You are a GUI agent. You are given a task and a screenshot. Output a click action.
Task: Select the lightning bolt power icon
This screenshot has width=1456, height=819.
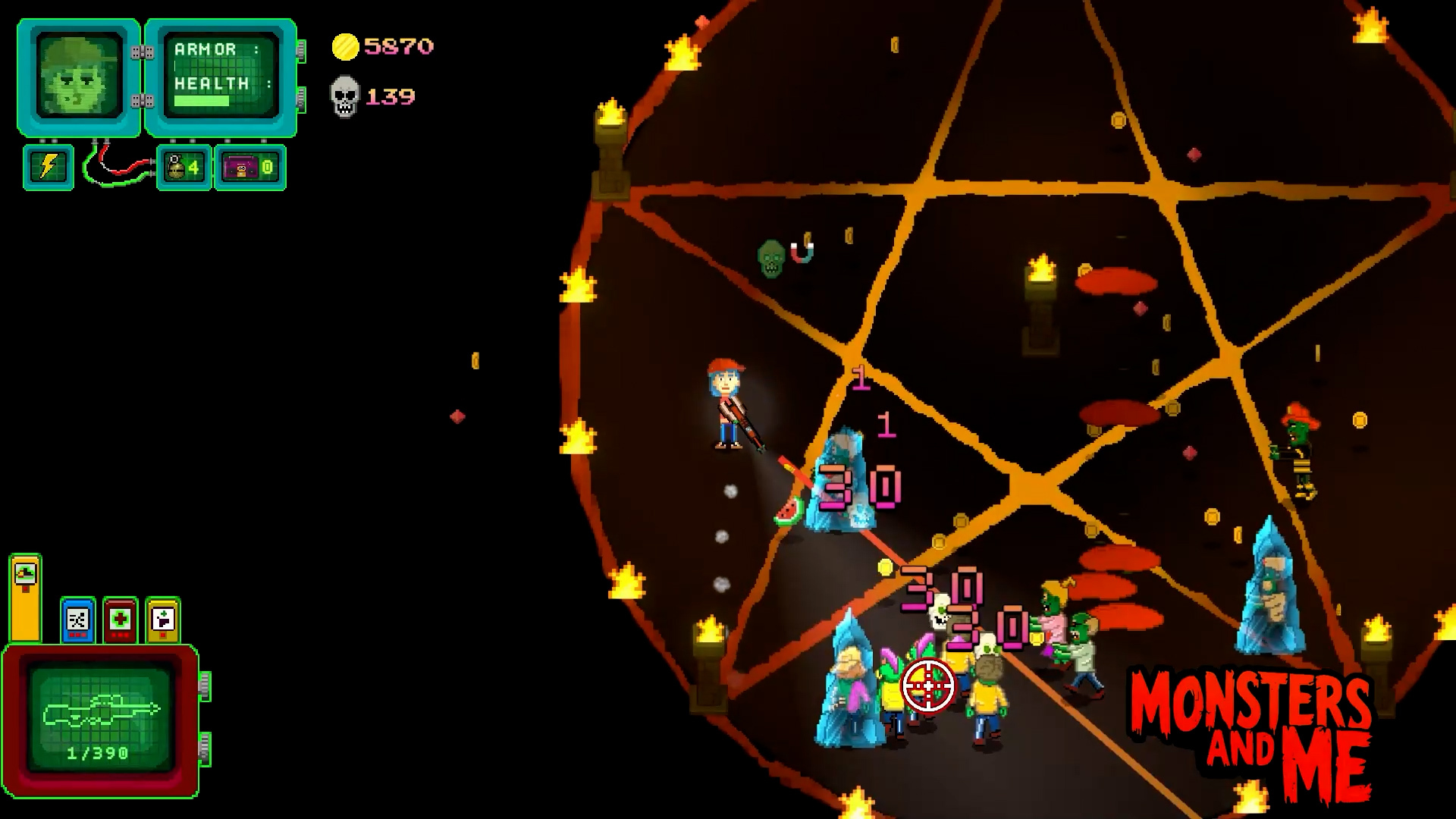47,166
